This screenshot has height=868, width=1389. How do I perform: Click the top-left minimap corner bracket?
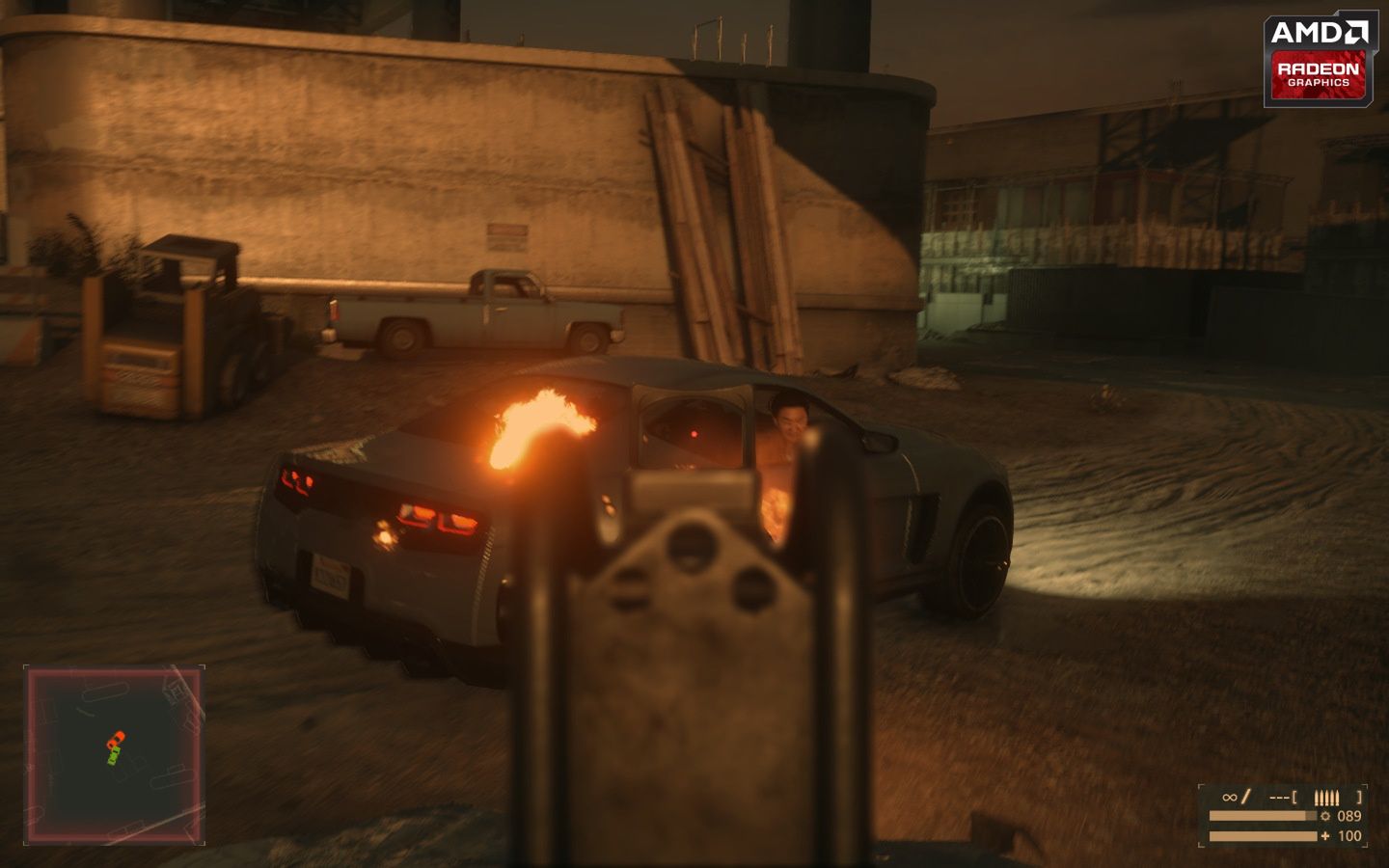tap(25, 665)
